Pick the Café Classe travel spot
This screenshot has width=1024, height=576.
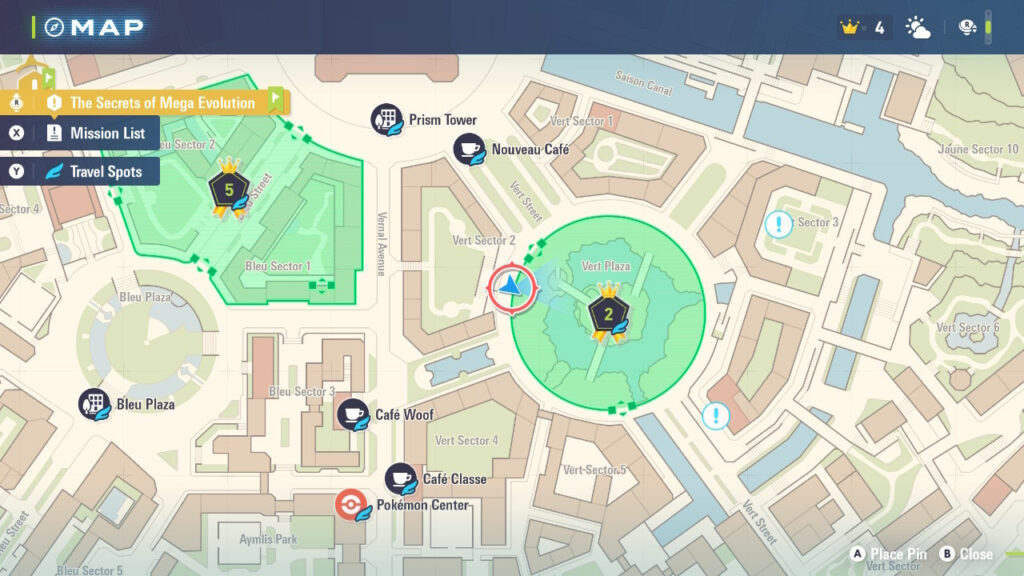[401, 479]
